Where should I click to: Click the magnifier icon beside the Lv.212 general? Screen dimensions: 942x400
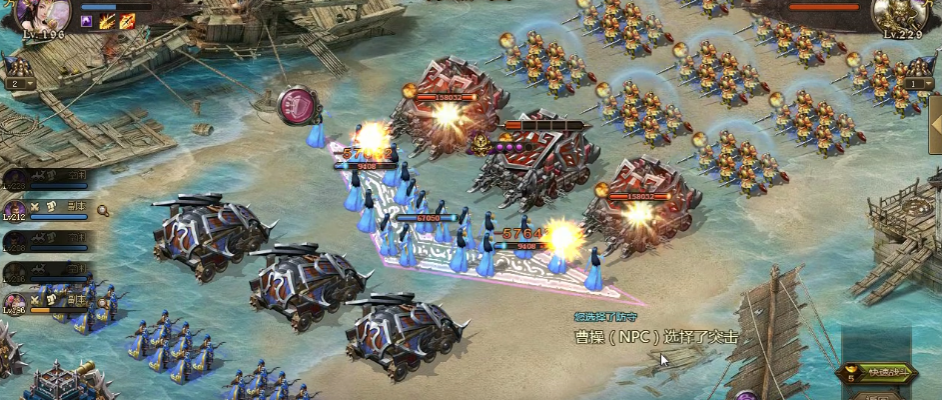103,211
